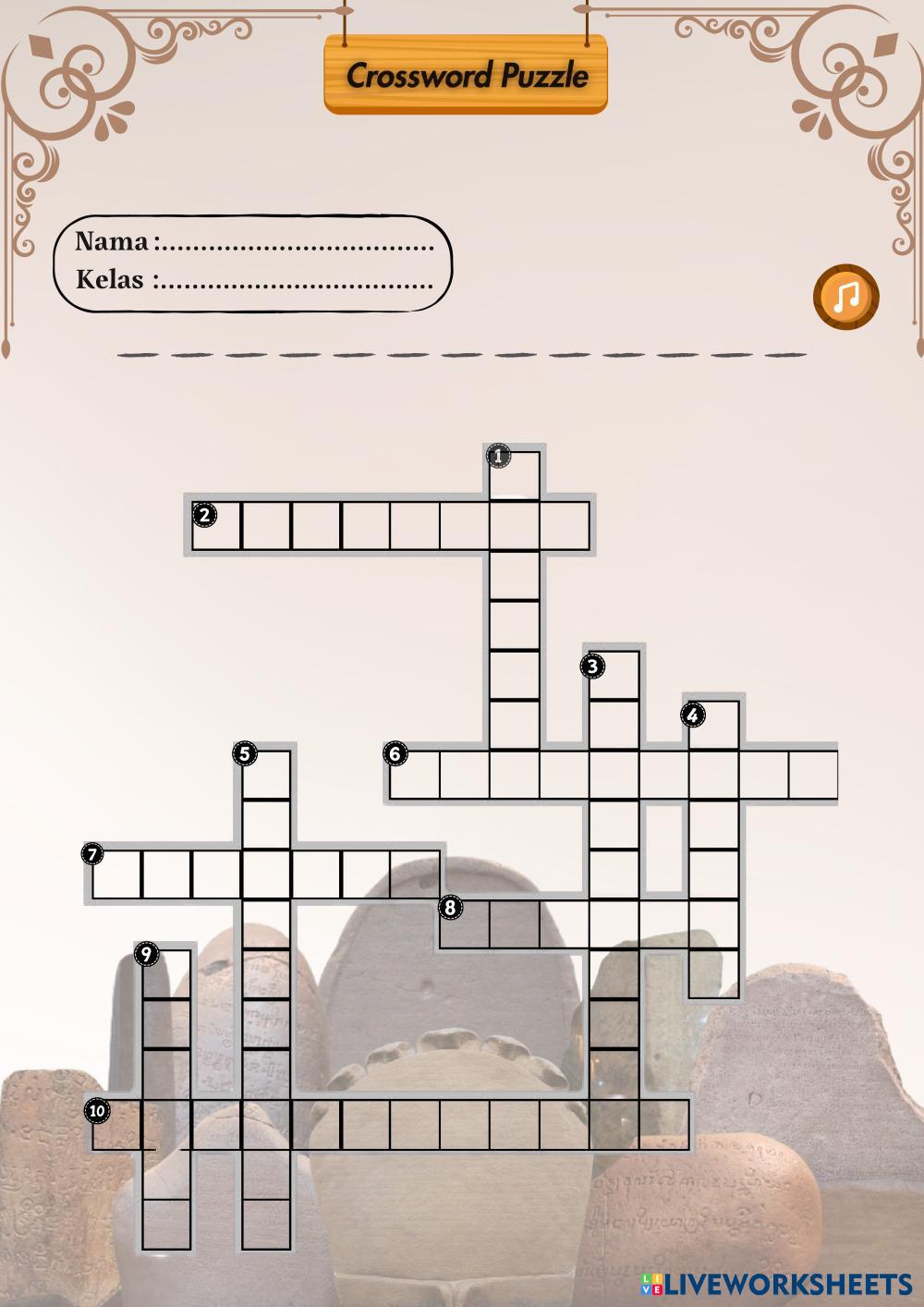Screen dimensions: 924x1307
Task: Select crossword cell numbered 6
Action: click(415, 775)
